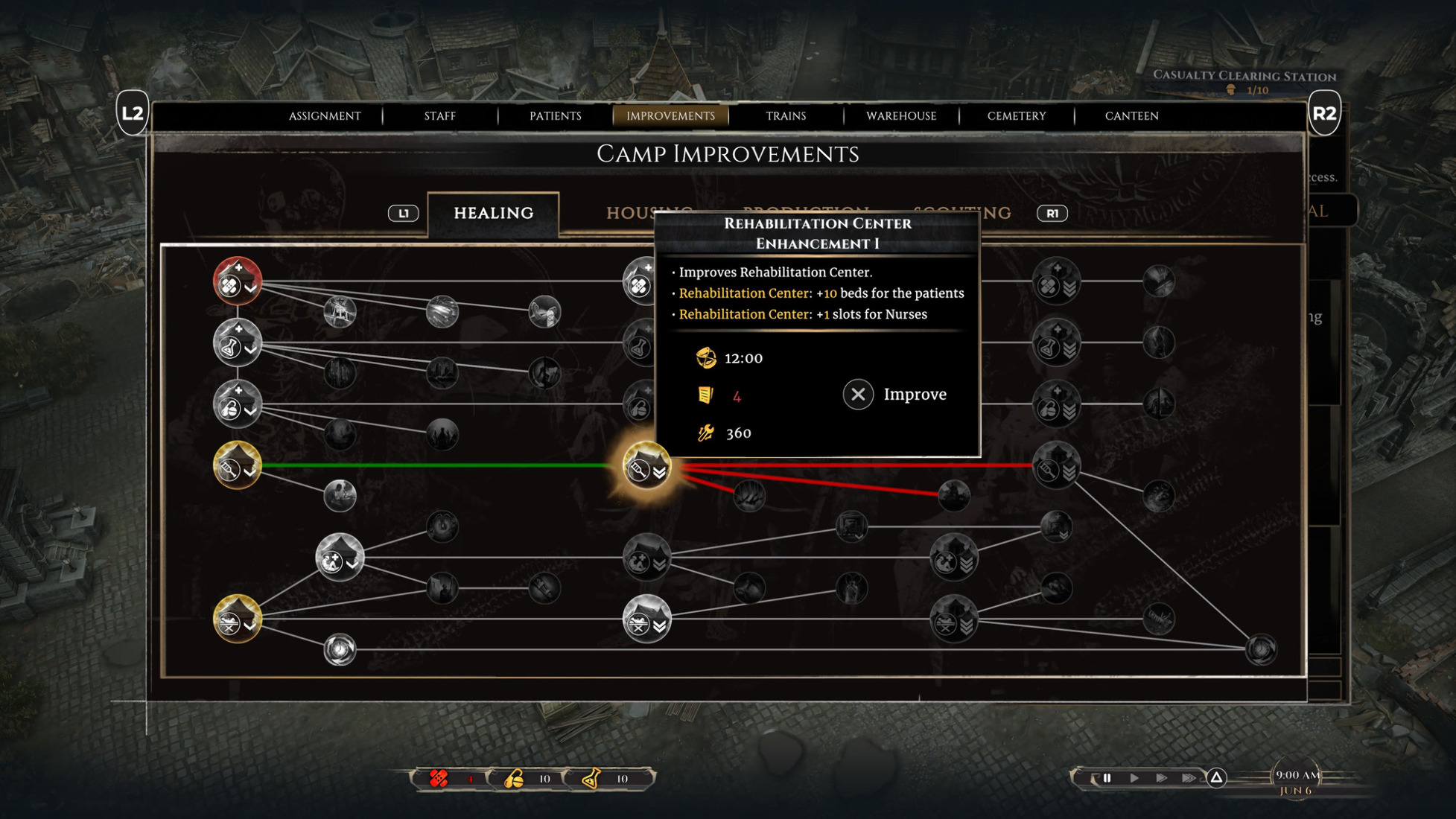
Task: Select the Improvements tab
Action: 670,116
